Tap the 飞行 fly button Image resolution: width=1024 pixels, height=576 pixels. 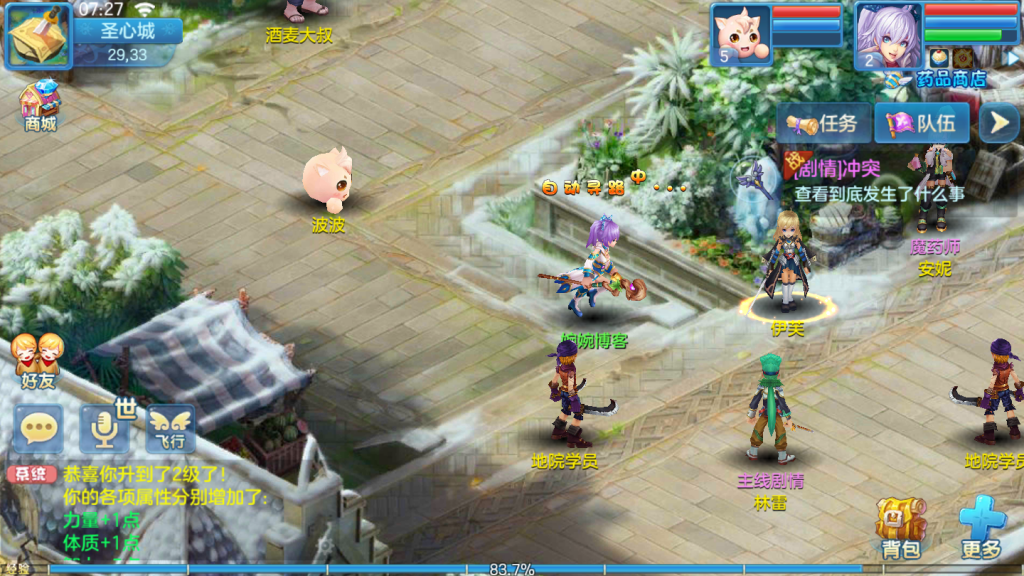[171, 426]
